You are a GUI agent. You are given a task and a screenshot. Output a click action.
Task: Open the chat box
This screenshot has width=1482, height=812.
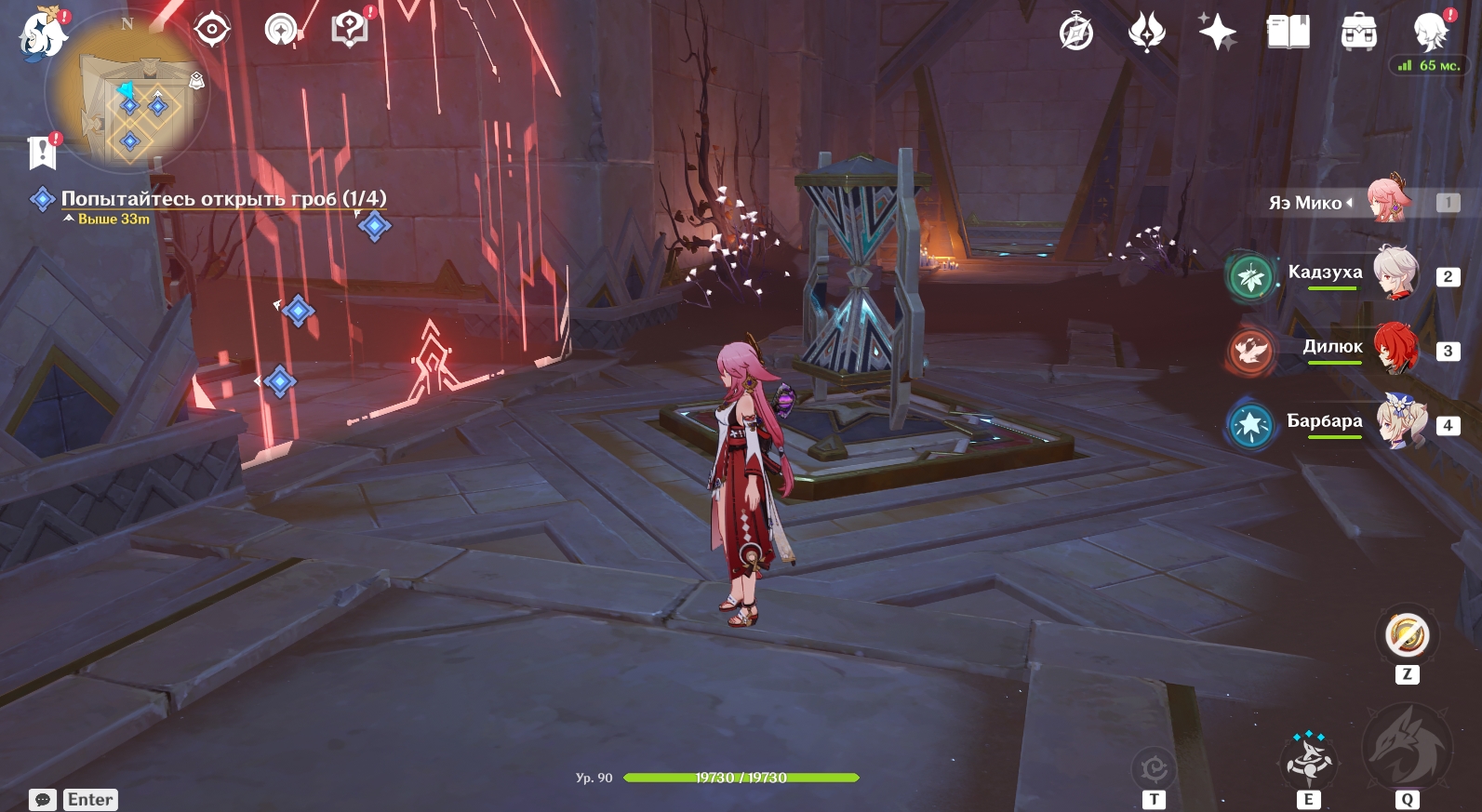pyautogui.click(x=73, y=800)
